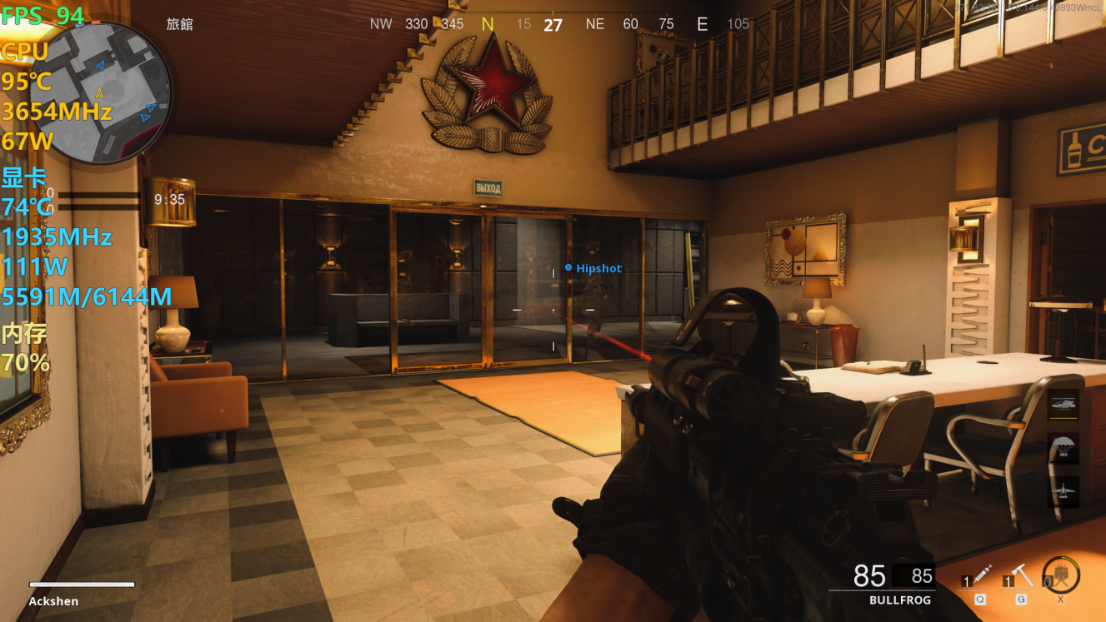The height and width of the screenshot is (622, 1106).
Task: Select the attack helicopter scorestreak icon
Action: (1063, 405)
